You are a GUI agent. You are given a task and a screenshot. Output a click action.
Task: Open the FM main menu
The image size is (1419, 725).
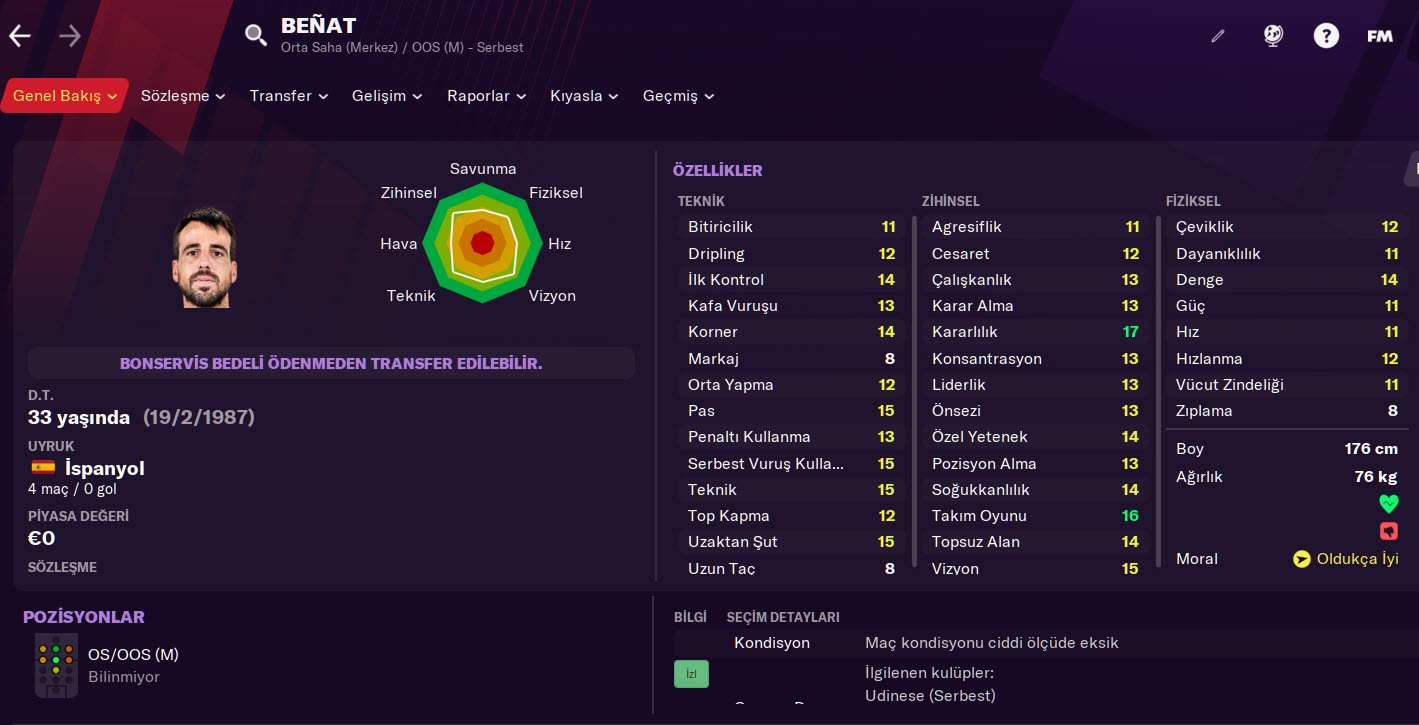point(1380,36)
